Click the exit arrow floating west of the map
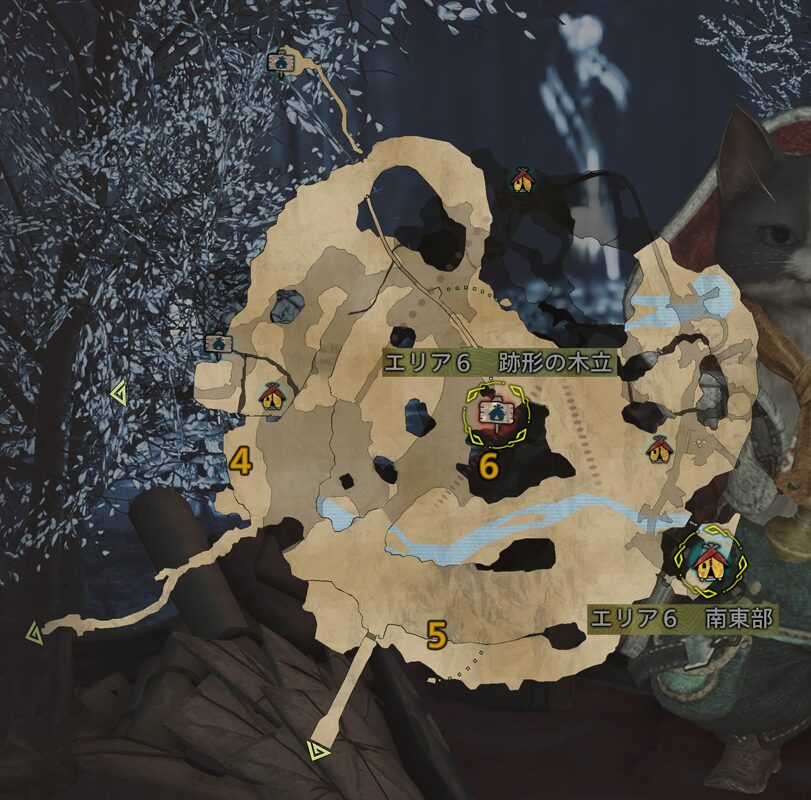The height and width of the screenshot is (800, 811). click(x=118, y=396)
